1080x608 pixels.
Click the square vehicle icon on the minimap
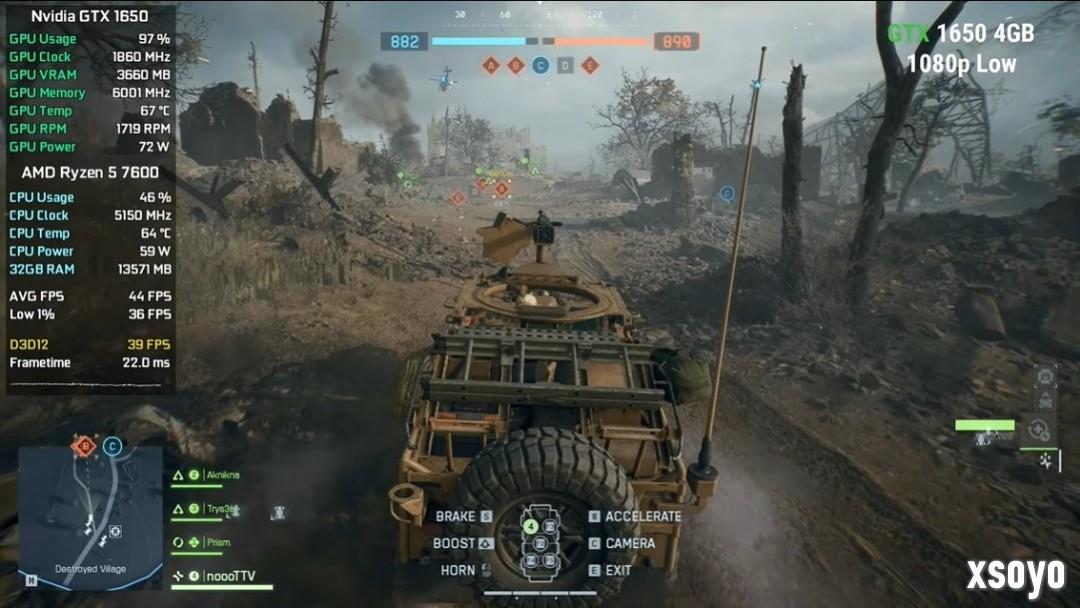pyautogui.click(x=115, y=531)
